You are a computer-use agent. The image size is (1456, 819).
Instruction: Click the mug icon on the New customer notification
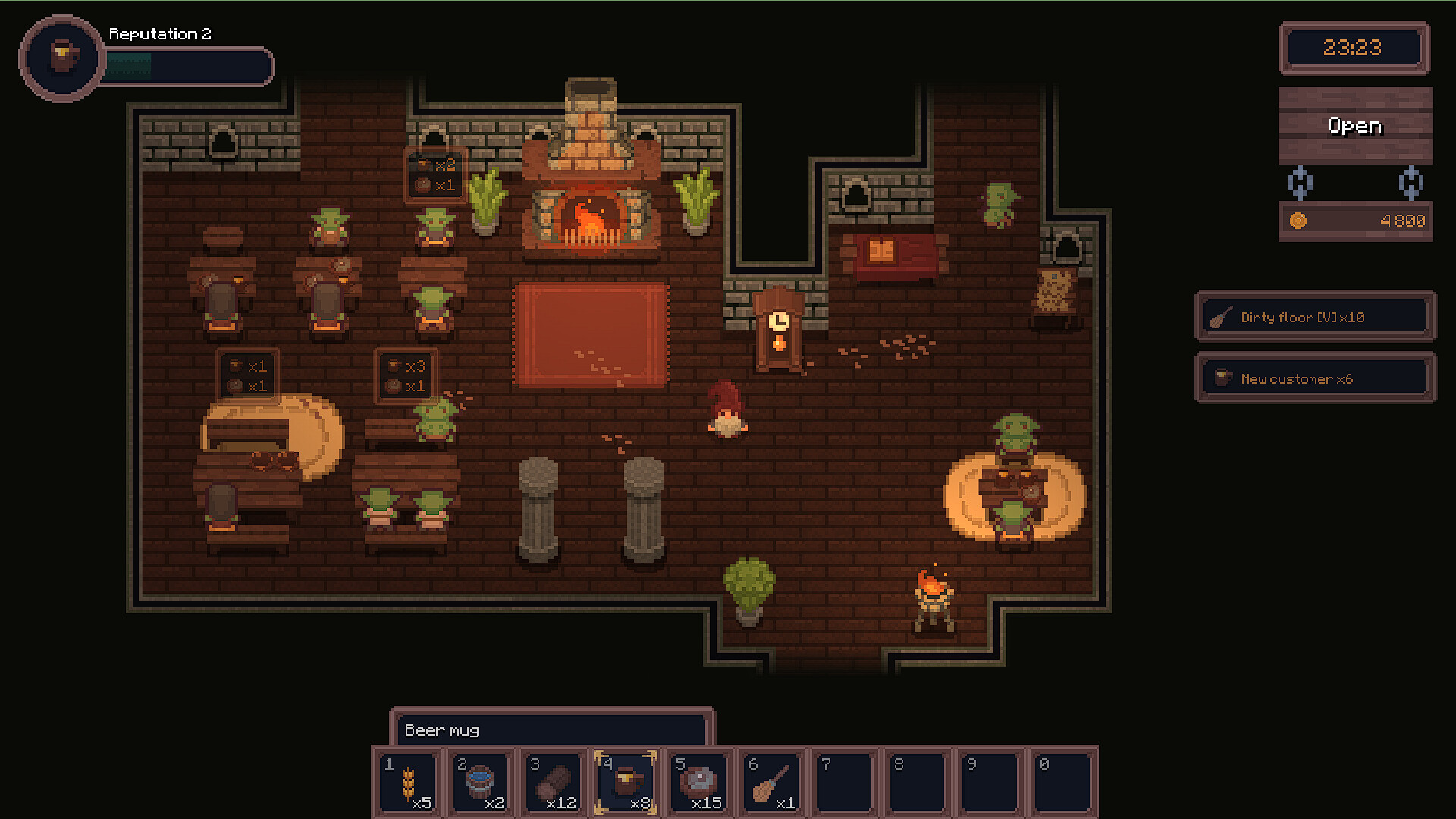[1222, 377]
